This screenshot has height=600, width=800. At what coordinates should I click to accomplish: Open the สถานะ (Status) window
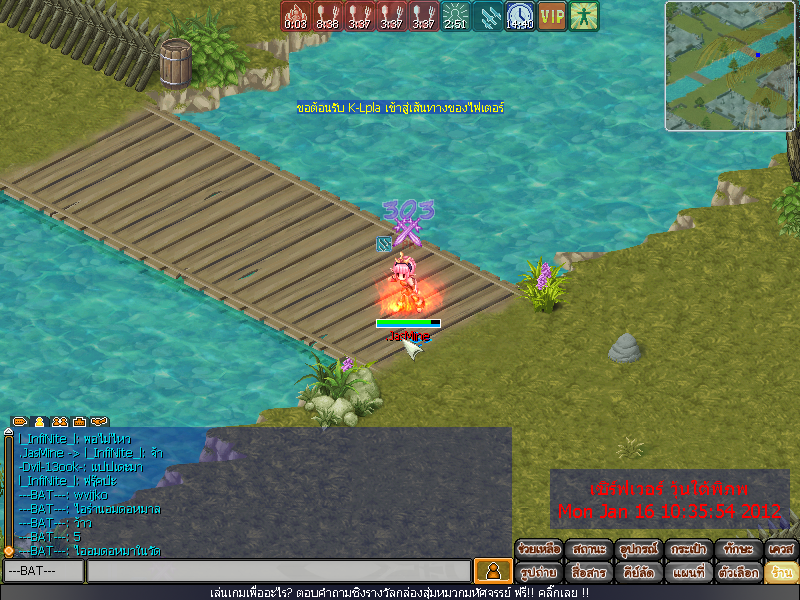(587, 550)
